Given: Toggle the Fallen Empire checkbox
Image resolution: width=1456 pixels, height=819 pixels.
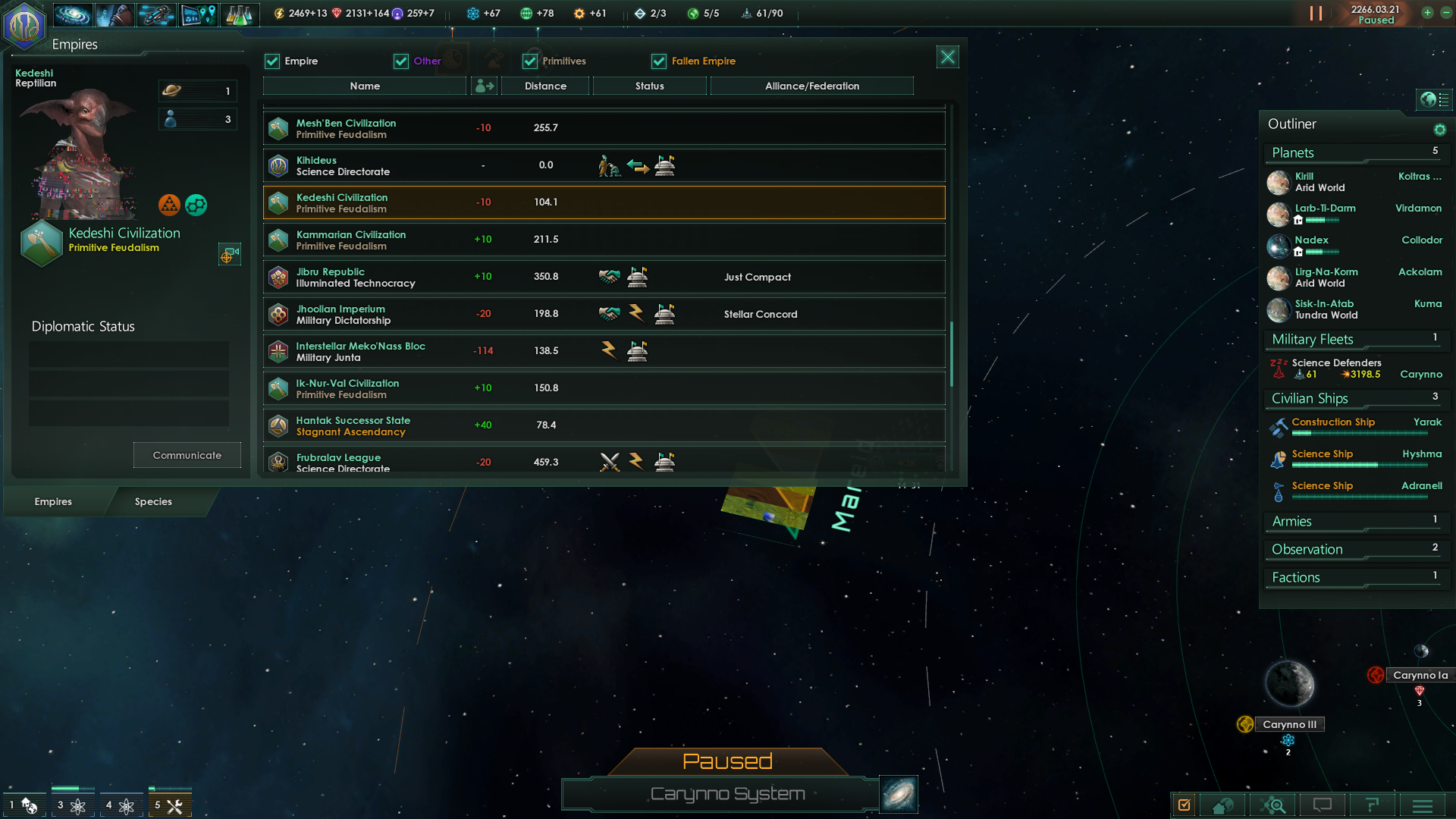Looking at the screenshot, I should tap(658, 61).
